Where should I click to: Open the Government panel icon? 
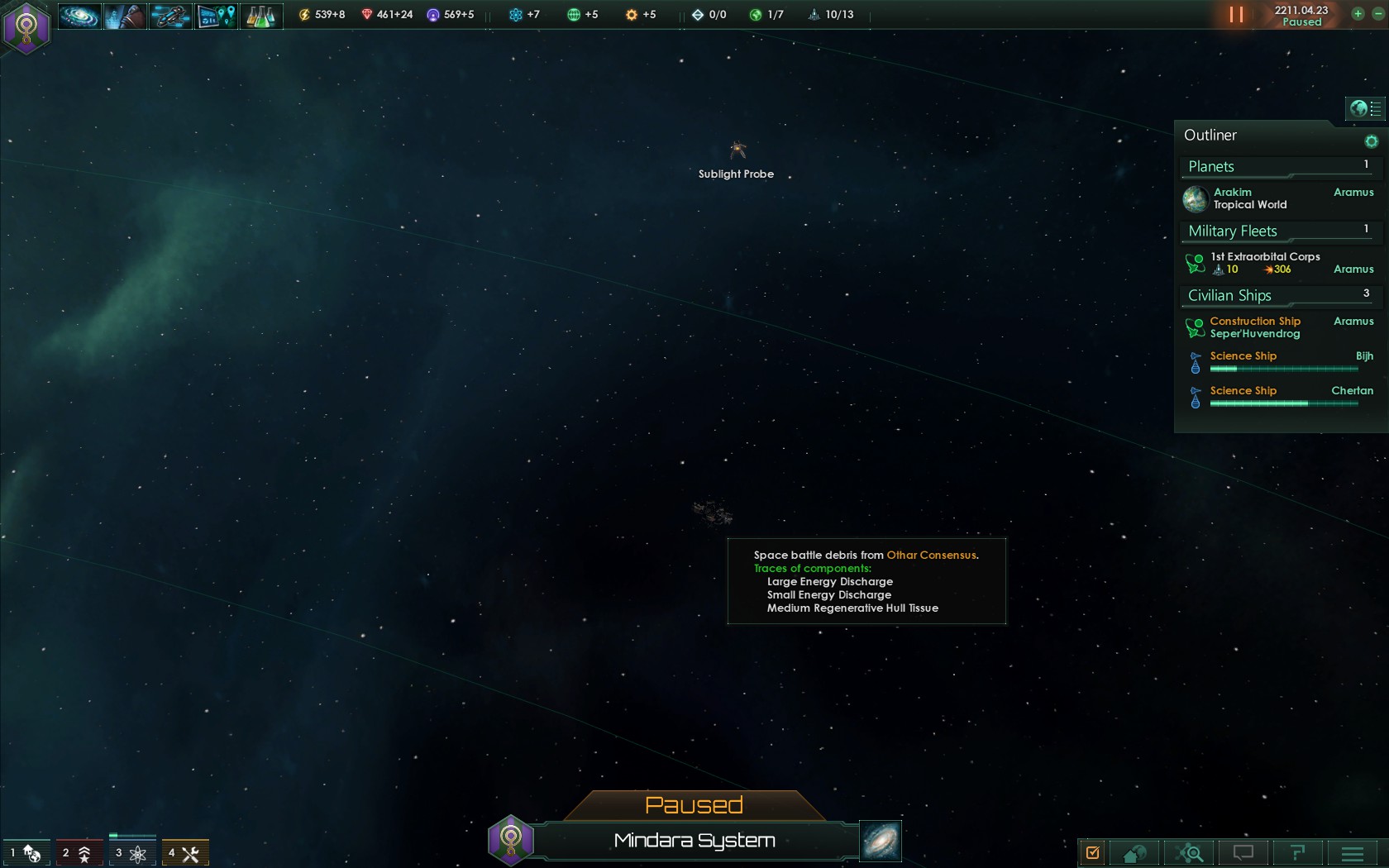[x=124, y=15]
